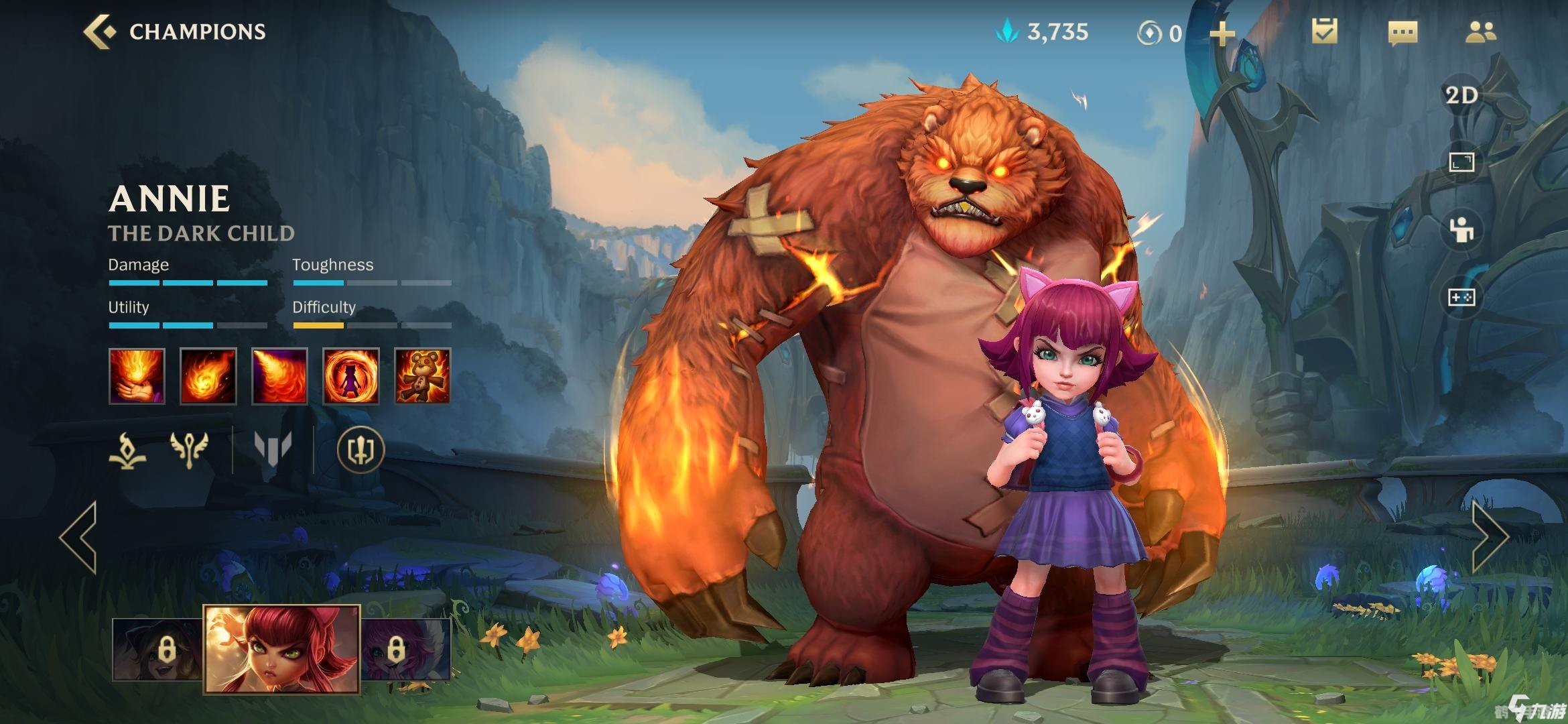Screen dimensions: 1568x724
Task: Open the friends list icon
Action: (x=1480, y=32)
